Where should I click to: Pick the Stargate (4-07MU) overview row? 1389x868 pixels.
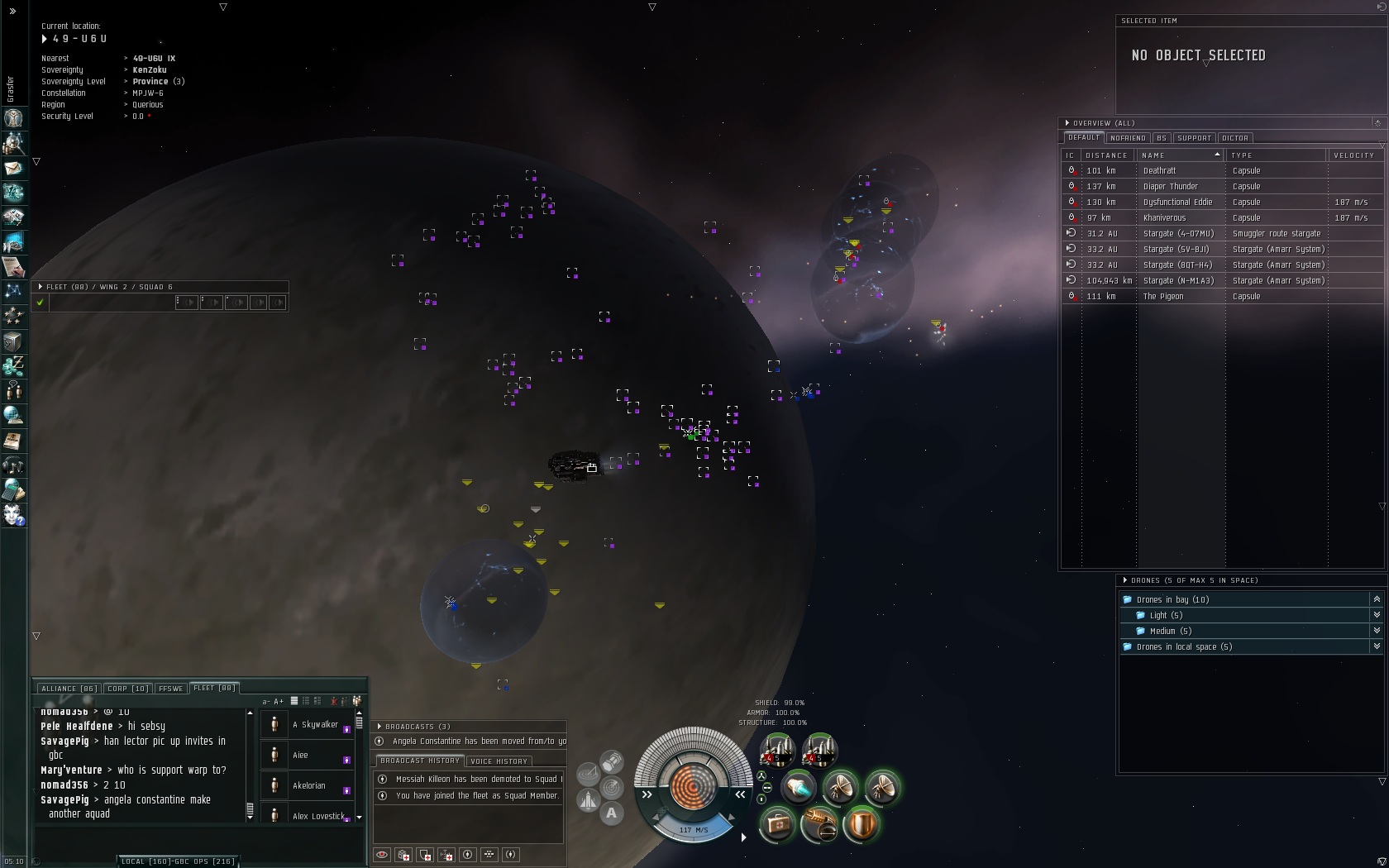pyautogui.click(x=1178, y=234)
